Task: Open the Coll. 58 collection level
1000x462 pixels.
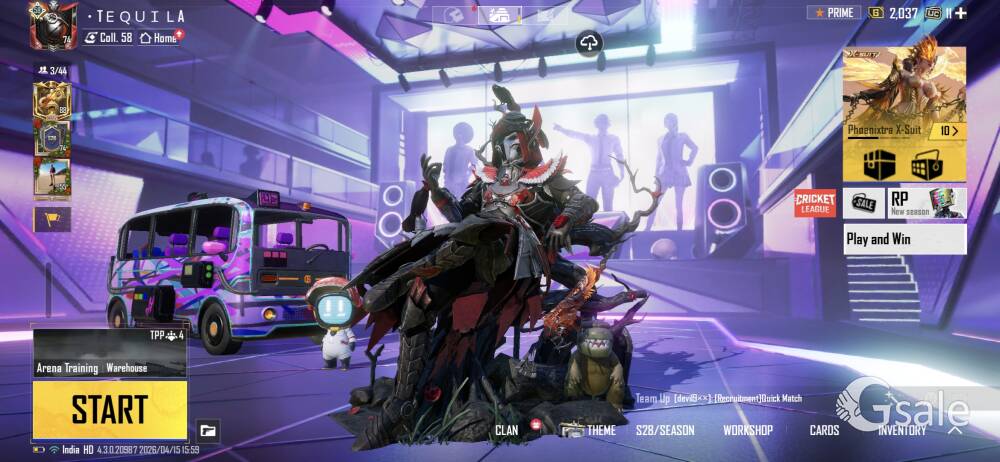Action: point(108,37)
